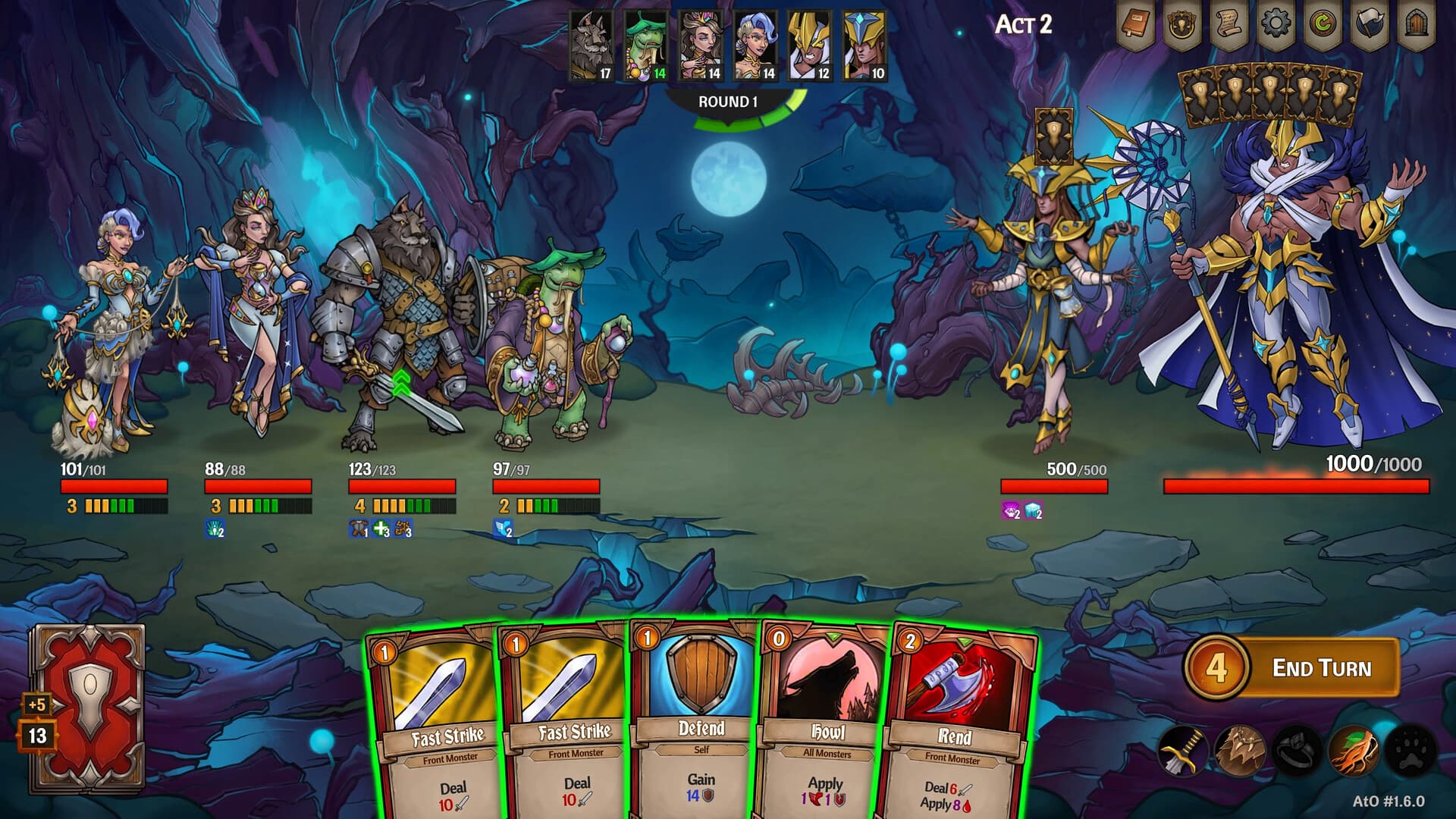The image size is (1456, 819).
Task: Click the white flag surrender icon
Action: point(1370,25)
